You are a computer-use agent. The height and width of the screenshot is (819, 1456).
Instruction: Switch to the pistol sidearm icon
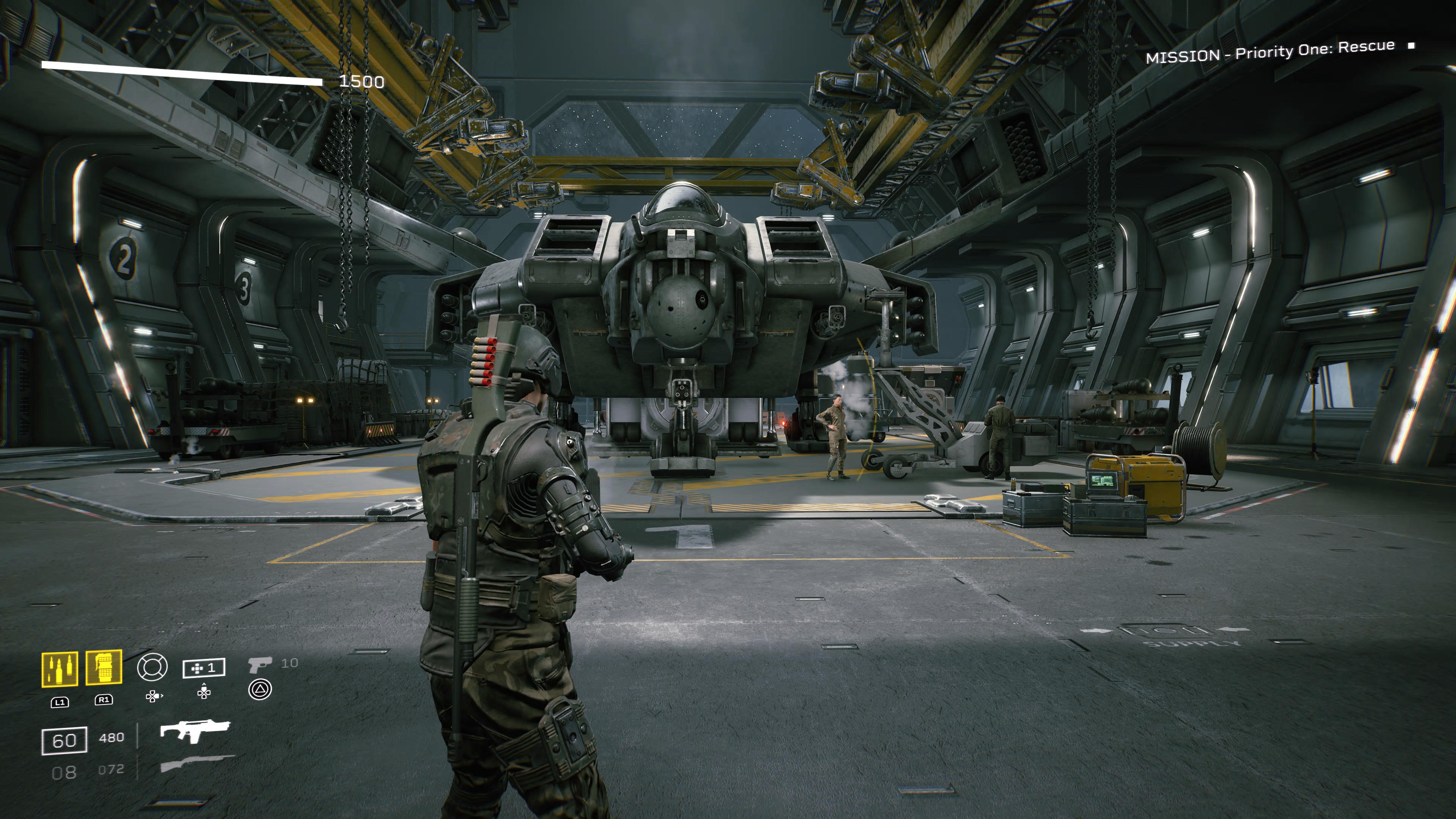(260, 665)
